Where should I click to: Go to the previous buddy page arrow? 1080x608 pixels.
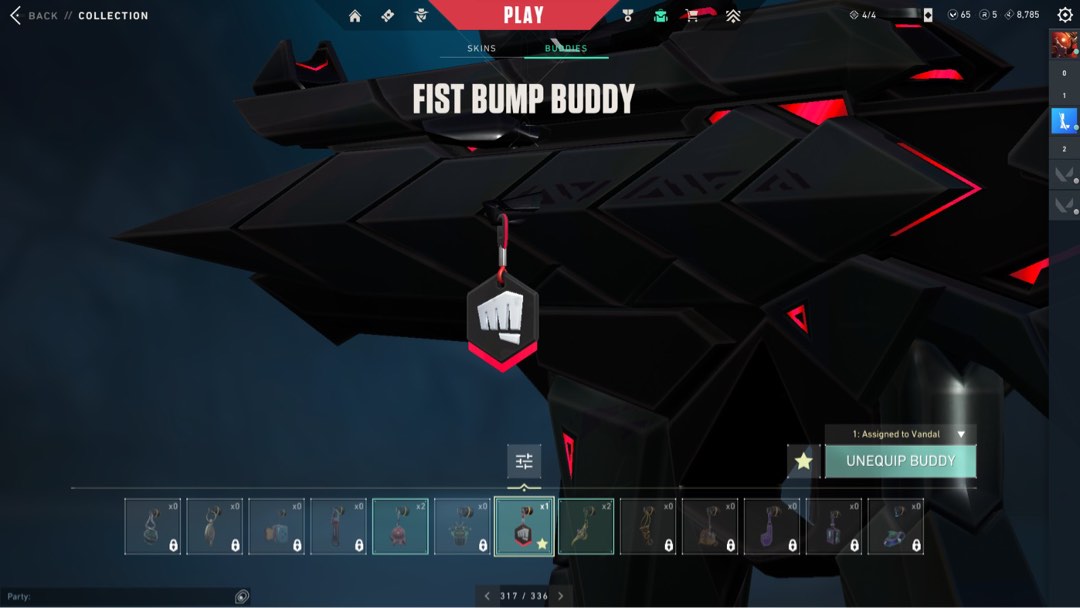487,596
